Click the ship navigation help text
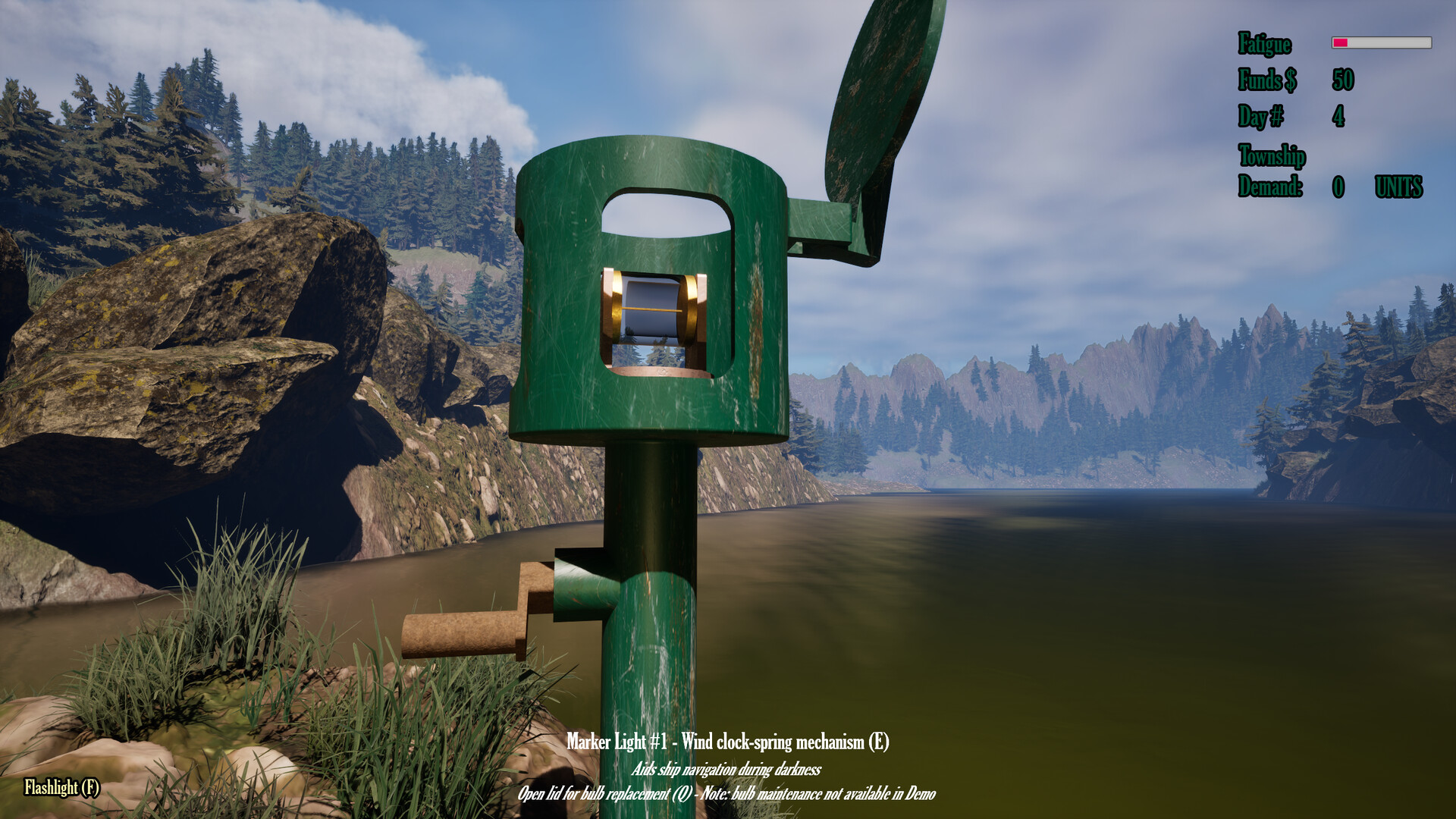The image size is (1456, 819). [x=728, y=770]
